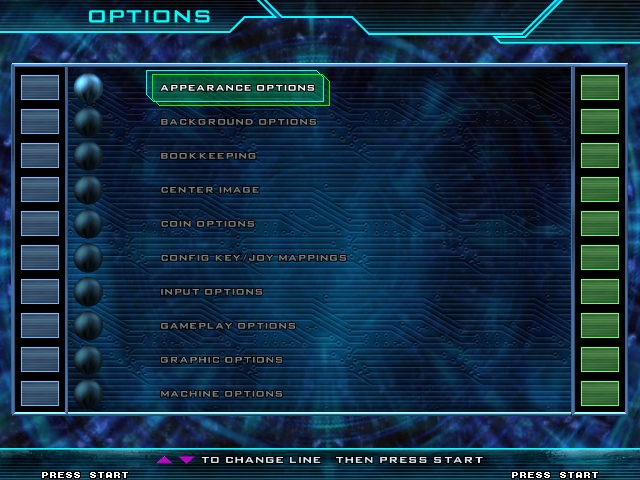Choose Graphic Options
This screenshot has height=480, width=640.
click(x=222, y=360)
